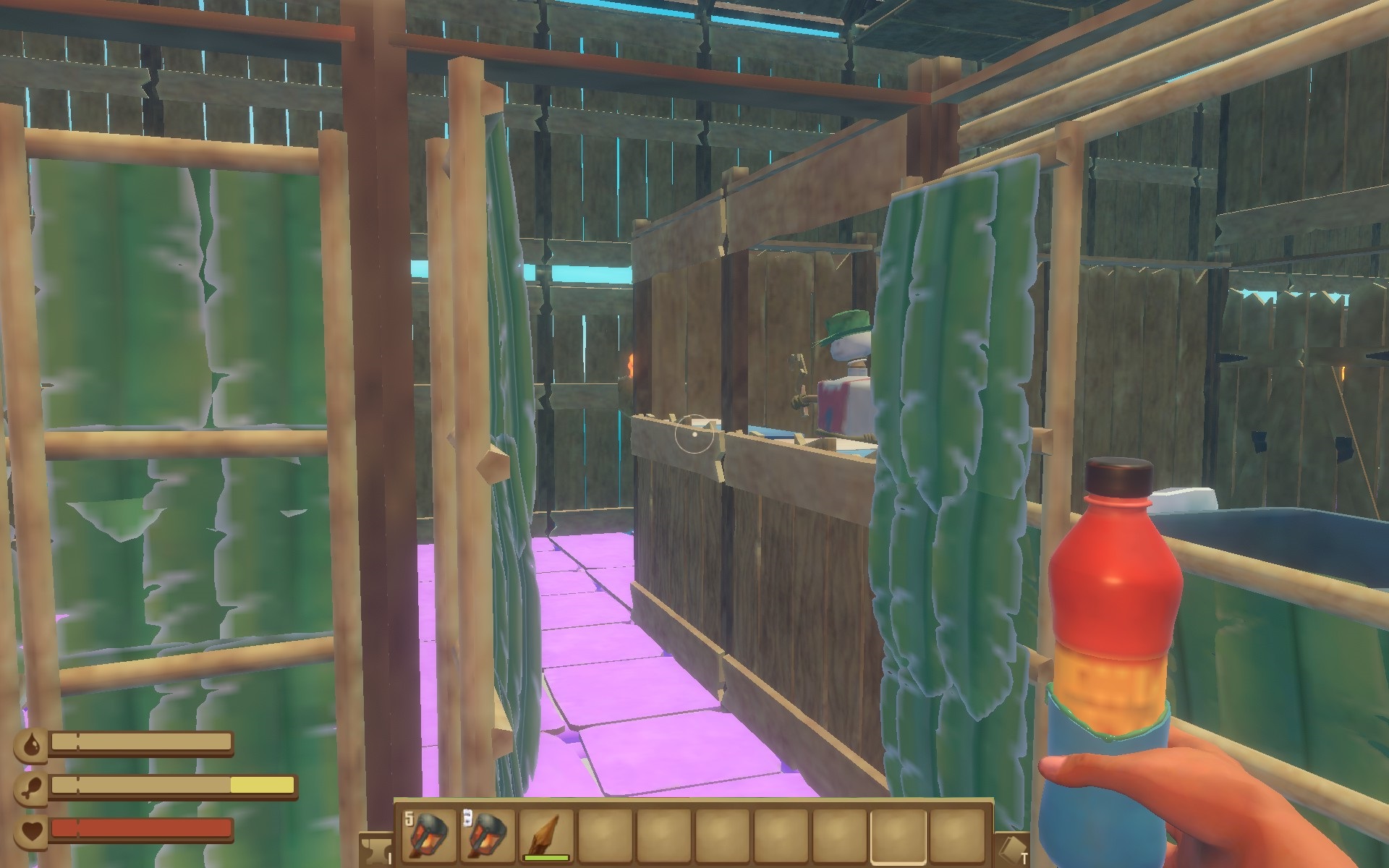Select the lantern stack of five
This screenshot has height=868, width=1389.
(428, 834)
